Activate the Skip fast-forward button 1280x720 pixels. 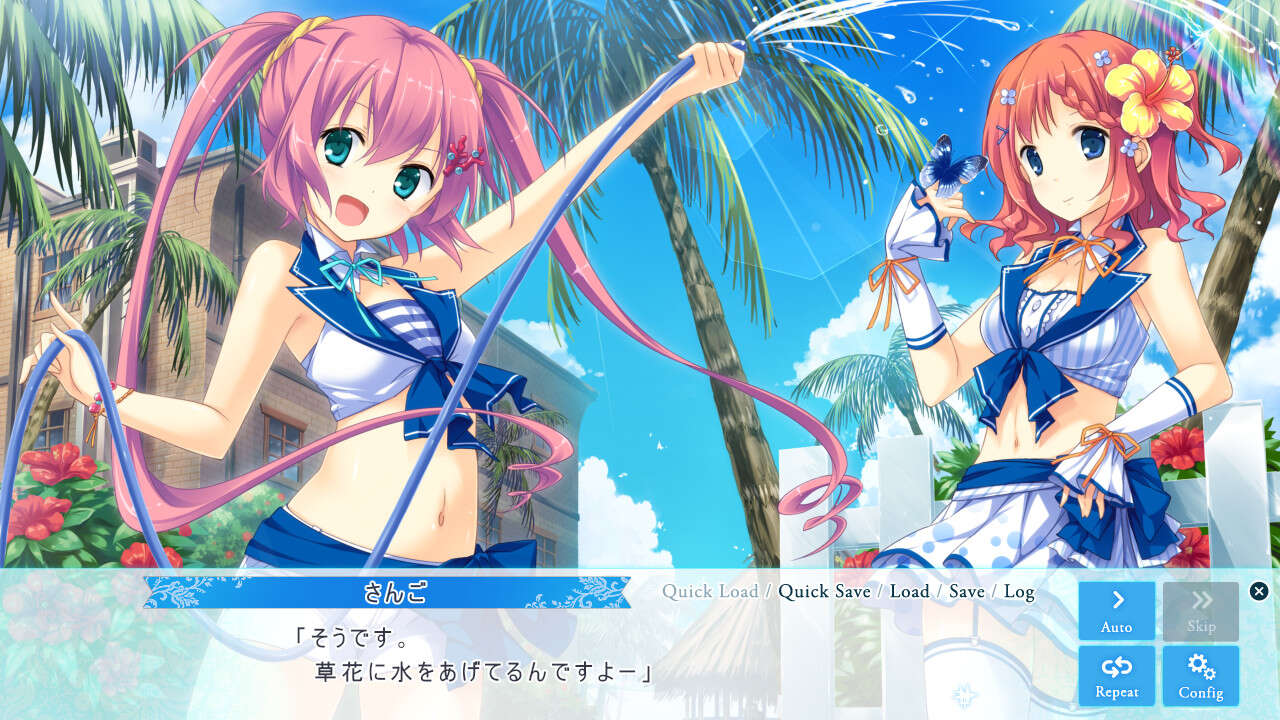pos(1200,610)
